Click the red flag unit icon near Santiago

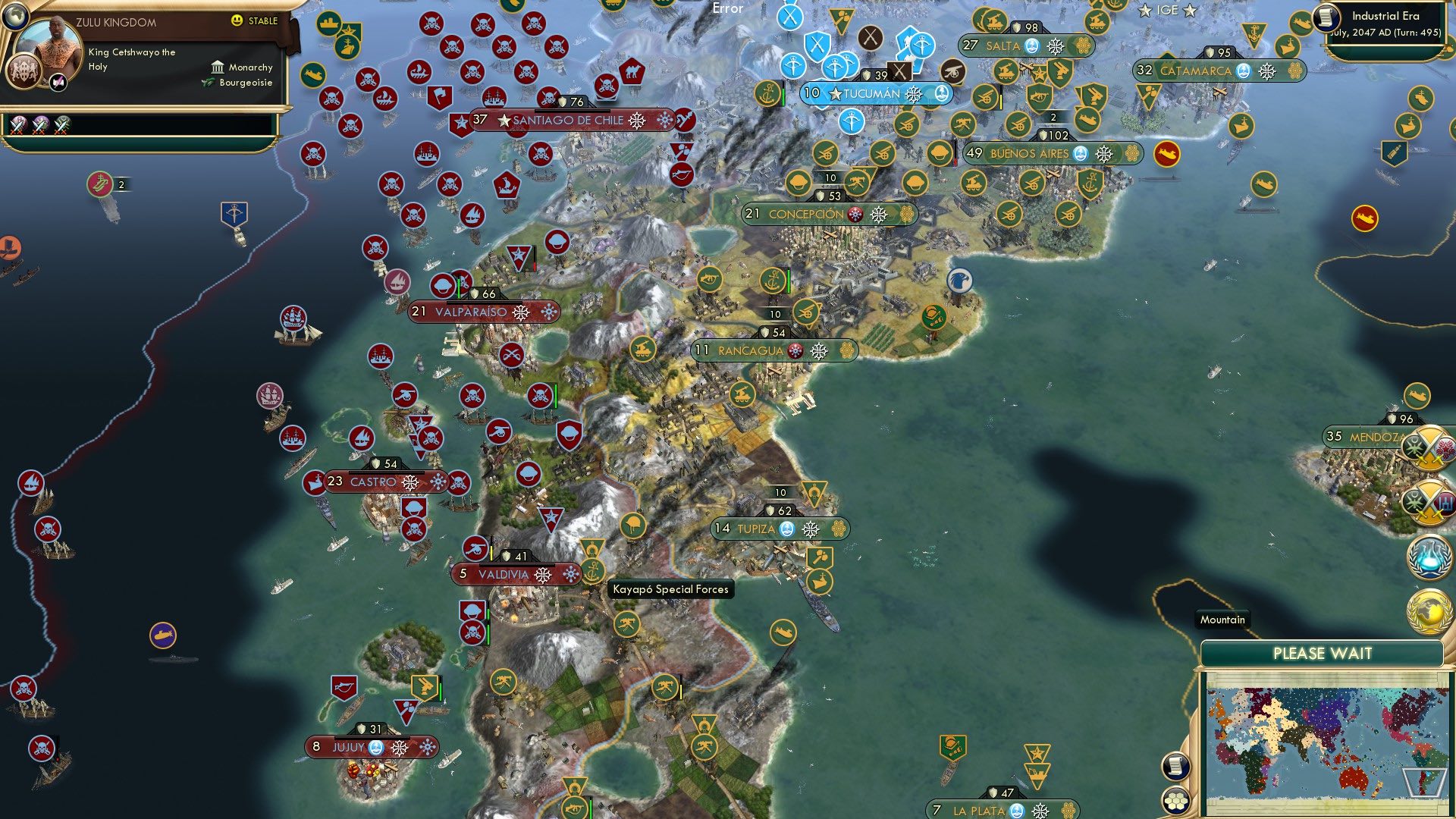440,97
